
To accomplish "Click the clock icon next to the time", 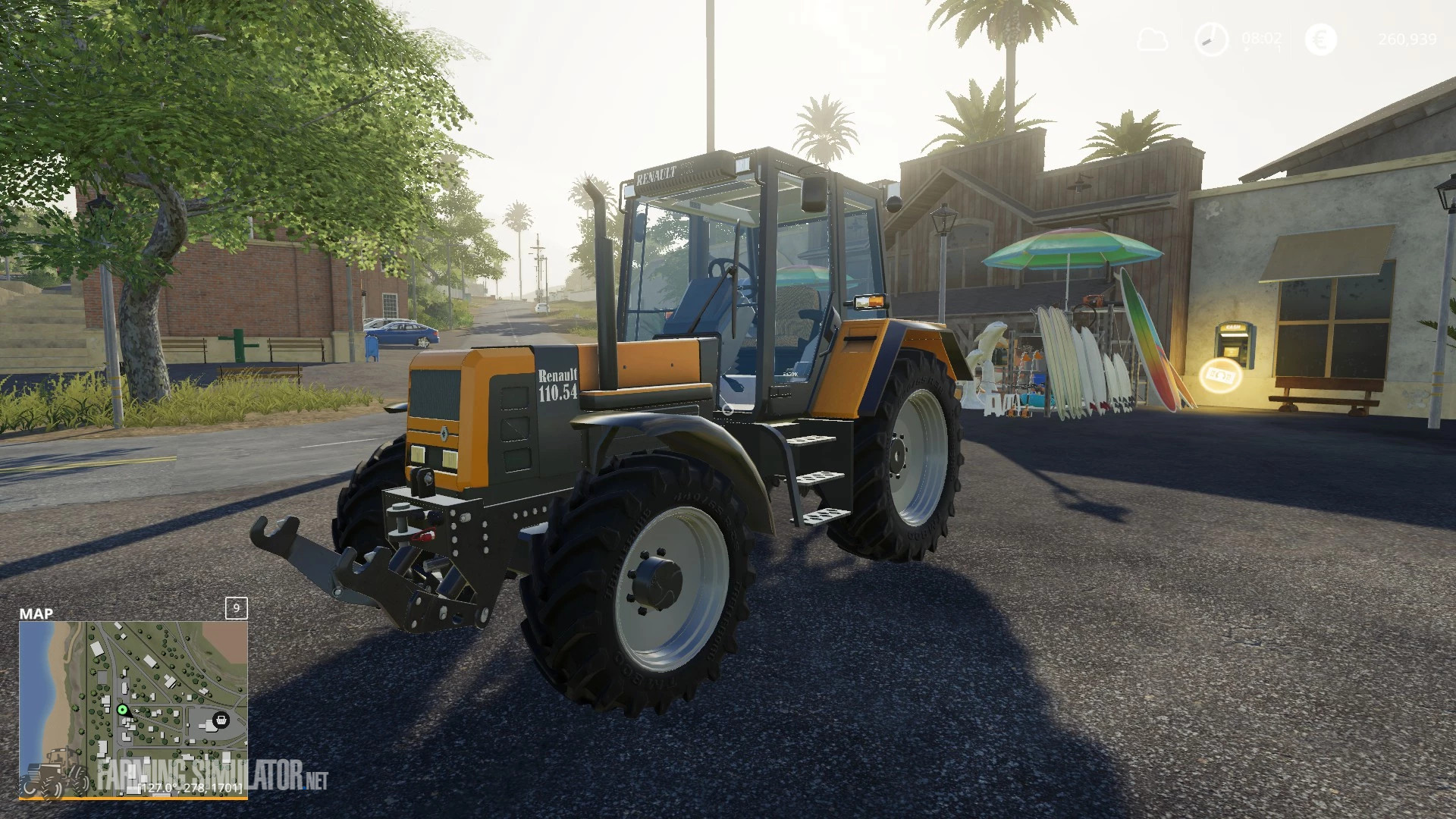I will 1211,40.
